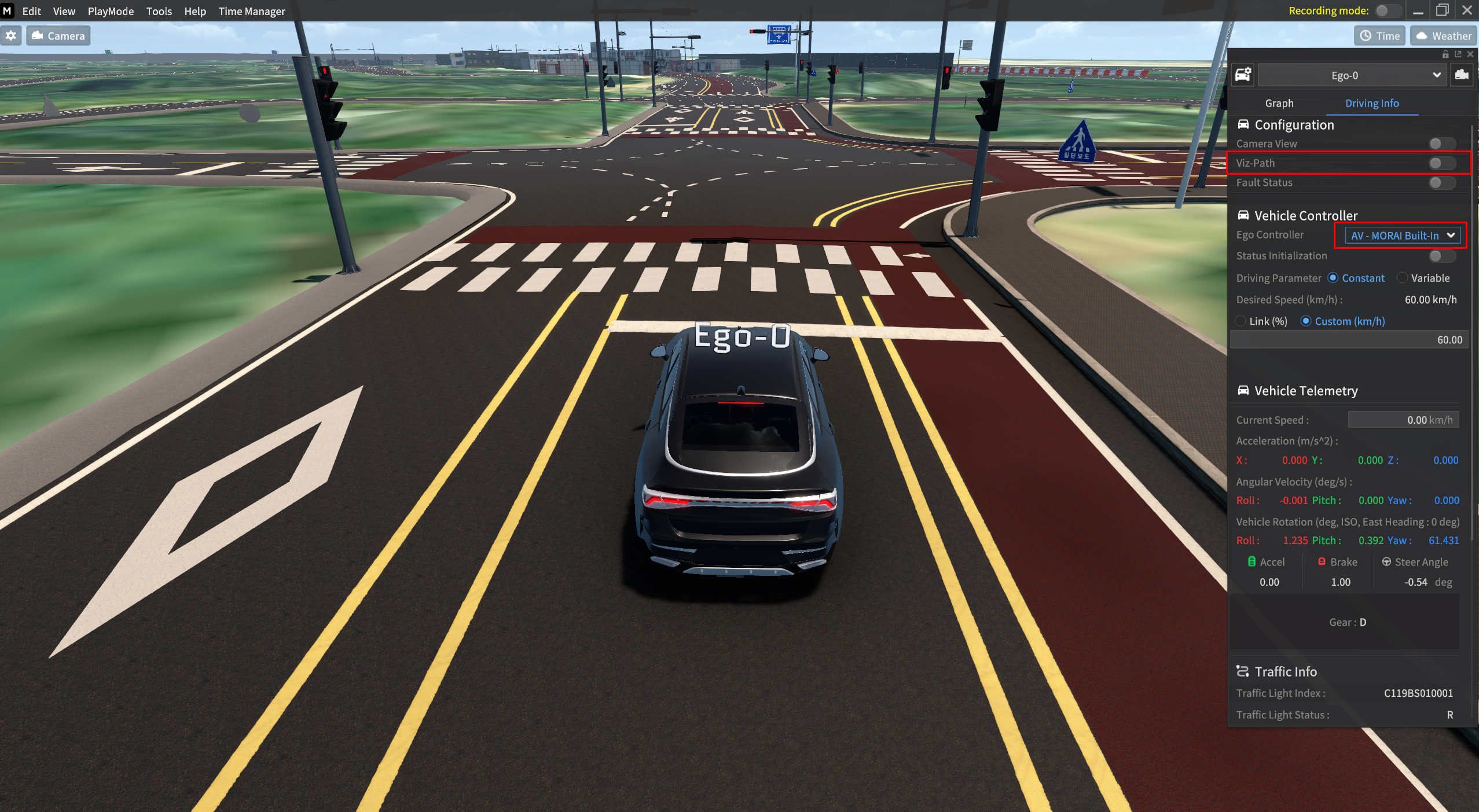
Task: Pop out the Driving Info panel
Action: click(x=1458, y=54)
